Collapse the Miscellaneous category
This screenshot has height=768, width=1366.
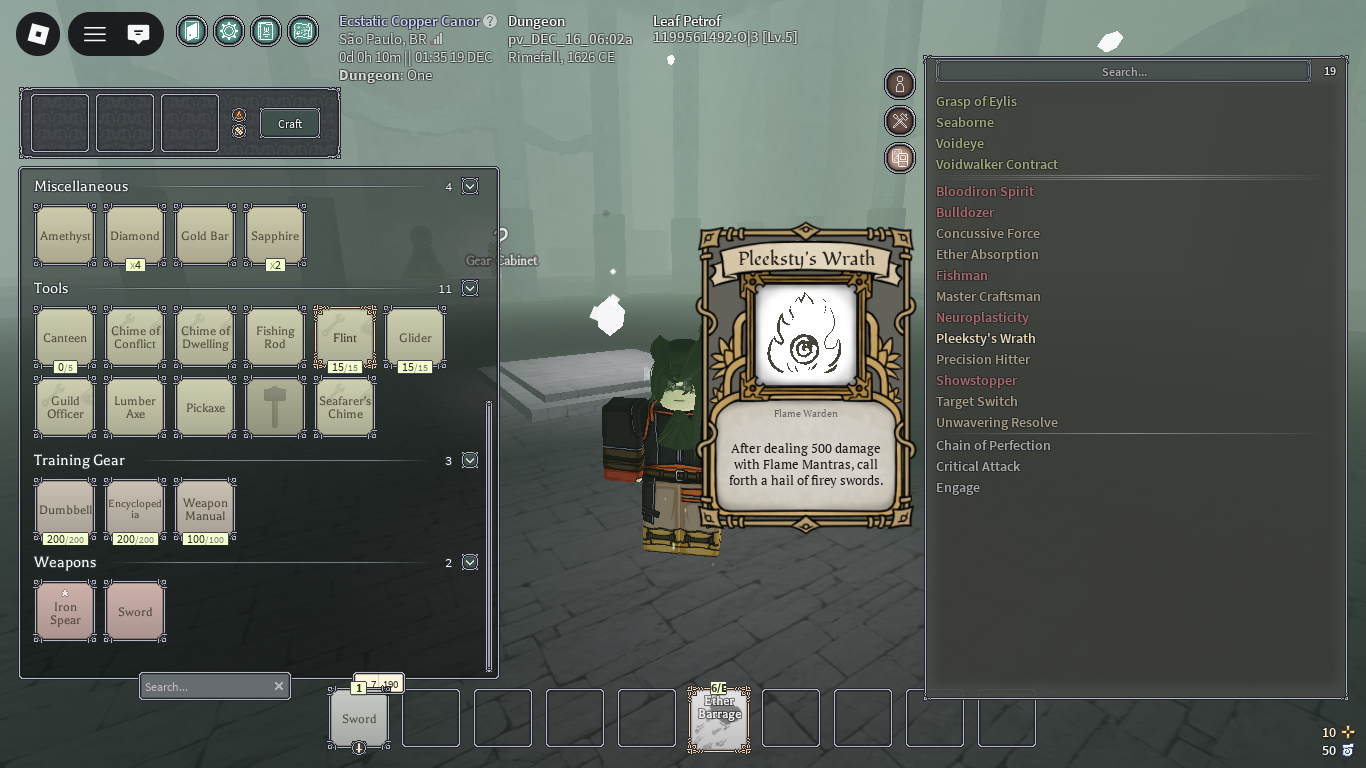[470, 186]
